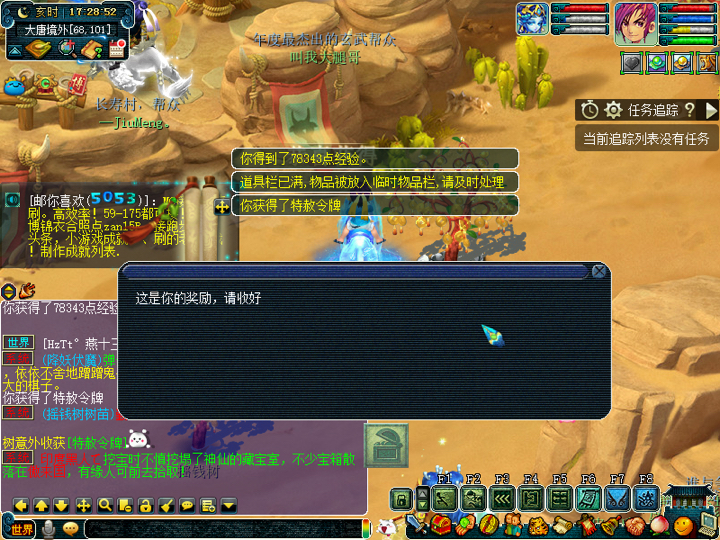Activate the F1 running figure skill
The image size is (720, 540).
pos(446,498)
